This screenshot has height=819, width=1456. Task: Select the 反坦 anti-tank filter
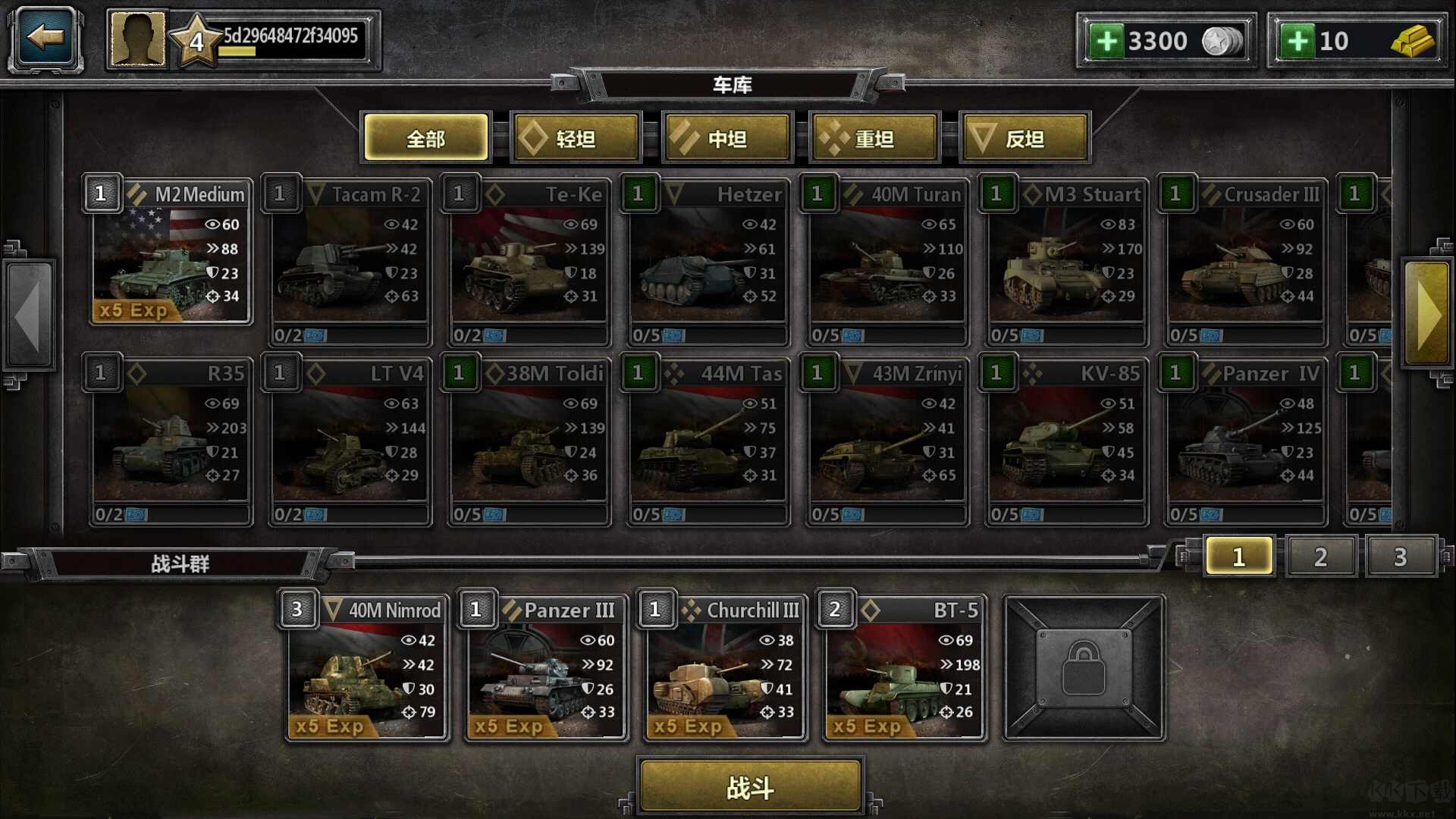tap(1025, 138)
